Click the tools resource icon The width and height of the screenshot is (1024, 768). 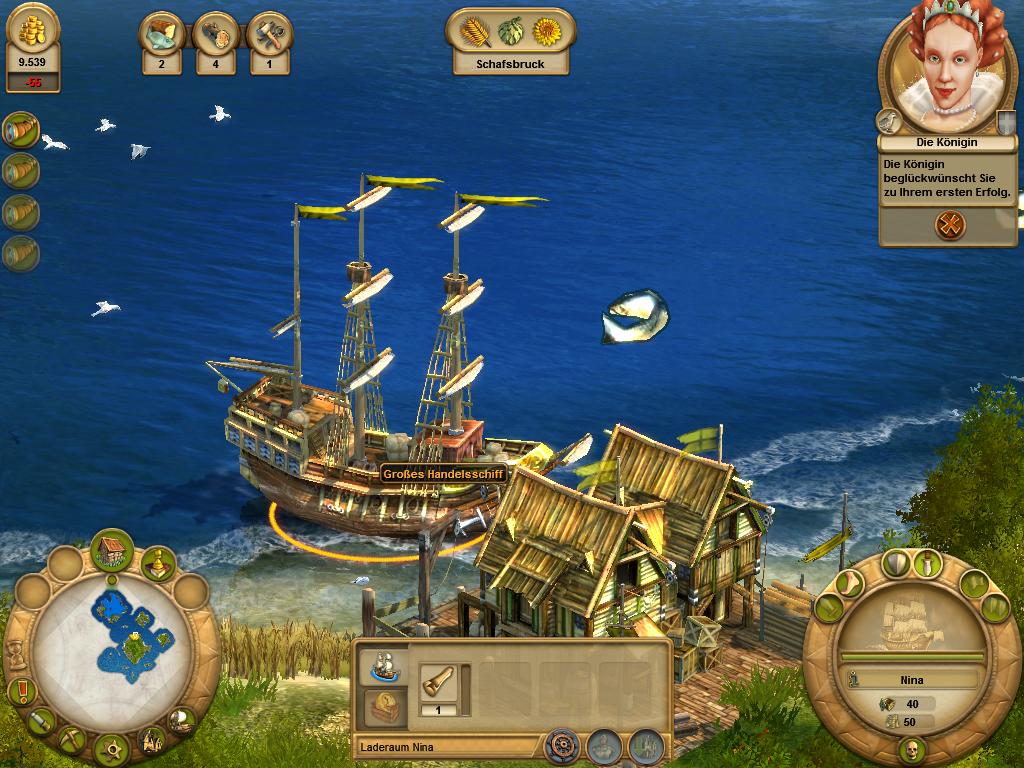pyautogui.click(x=269, y=36)
